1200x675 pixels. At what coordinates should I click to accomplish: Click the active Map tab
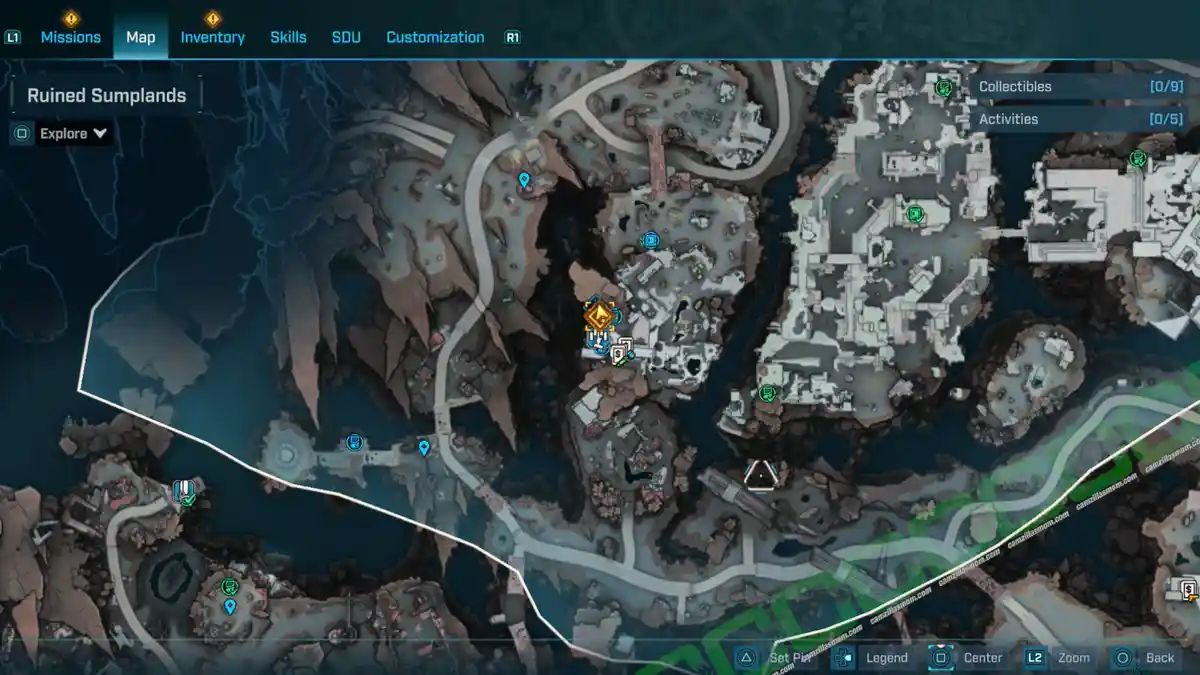[140, 37]
